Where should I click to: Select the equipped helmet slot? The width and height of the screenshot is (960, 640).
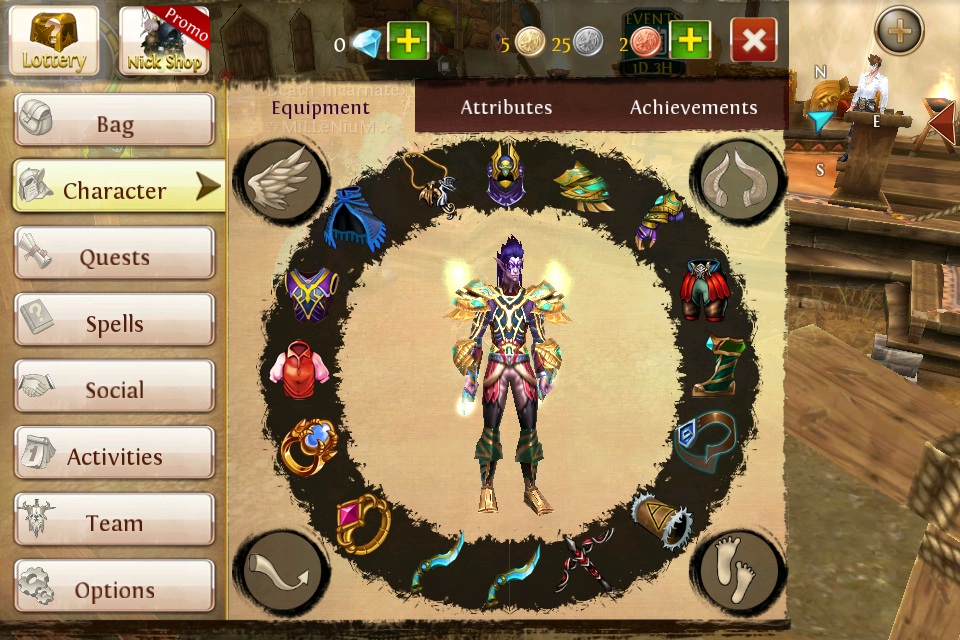508,175
